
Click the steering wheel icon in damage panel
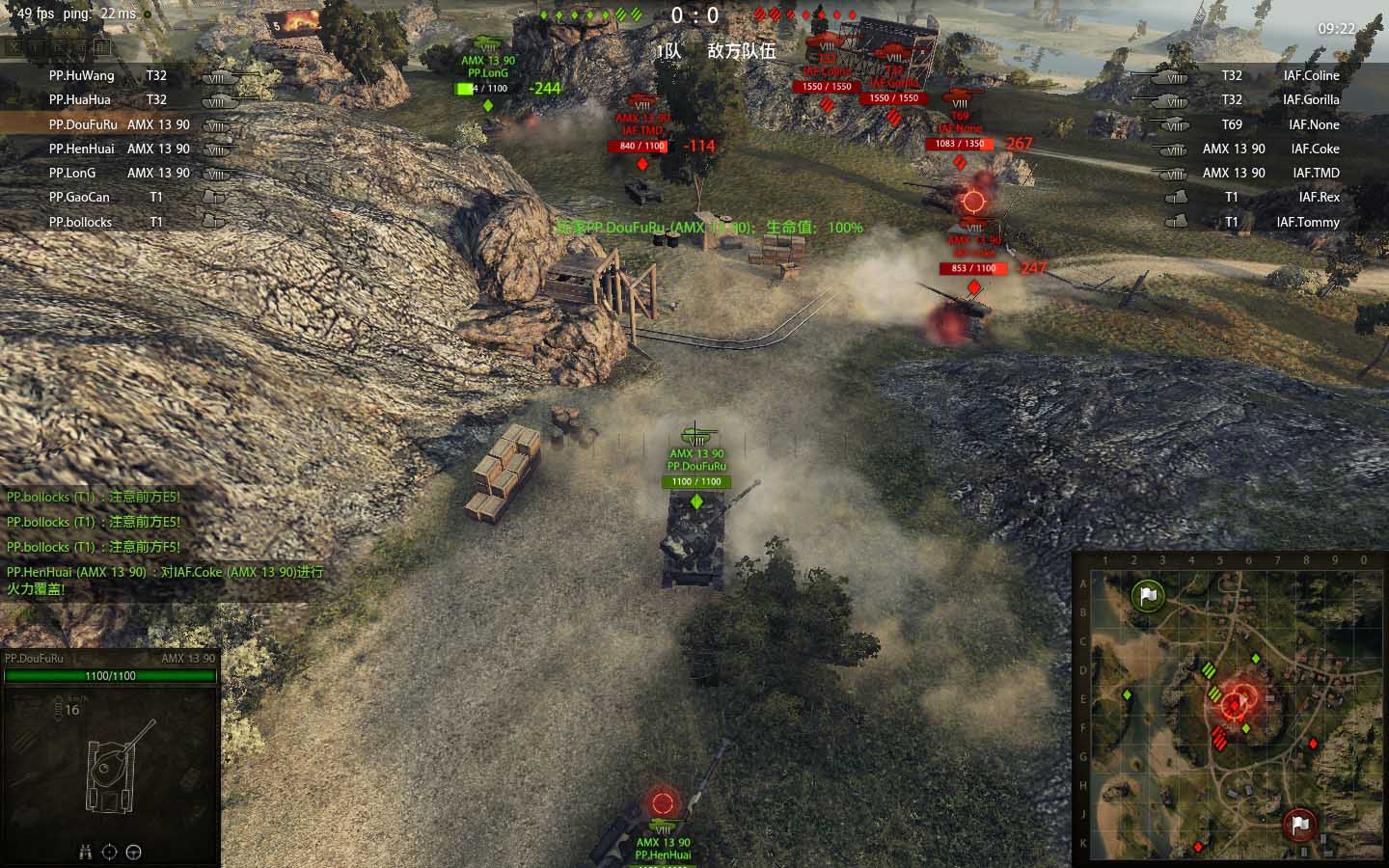coord(134,852)
